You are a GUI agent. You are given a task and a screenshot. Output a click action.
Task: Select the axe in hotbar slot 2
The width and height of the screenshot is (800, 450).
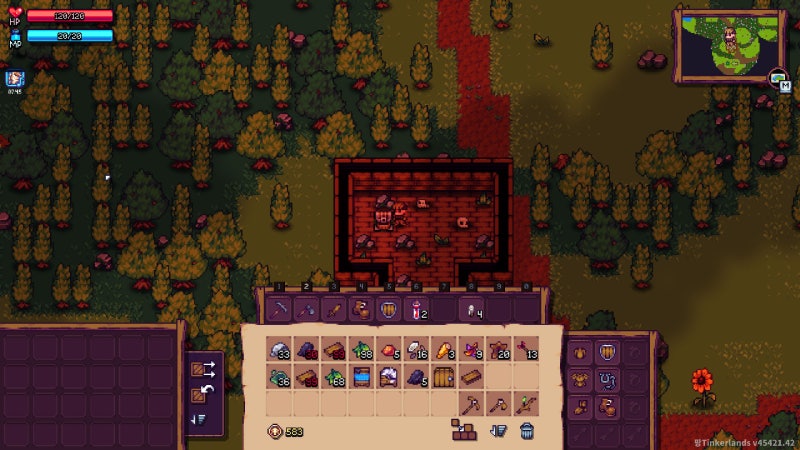(x=307, y=309)
